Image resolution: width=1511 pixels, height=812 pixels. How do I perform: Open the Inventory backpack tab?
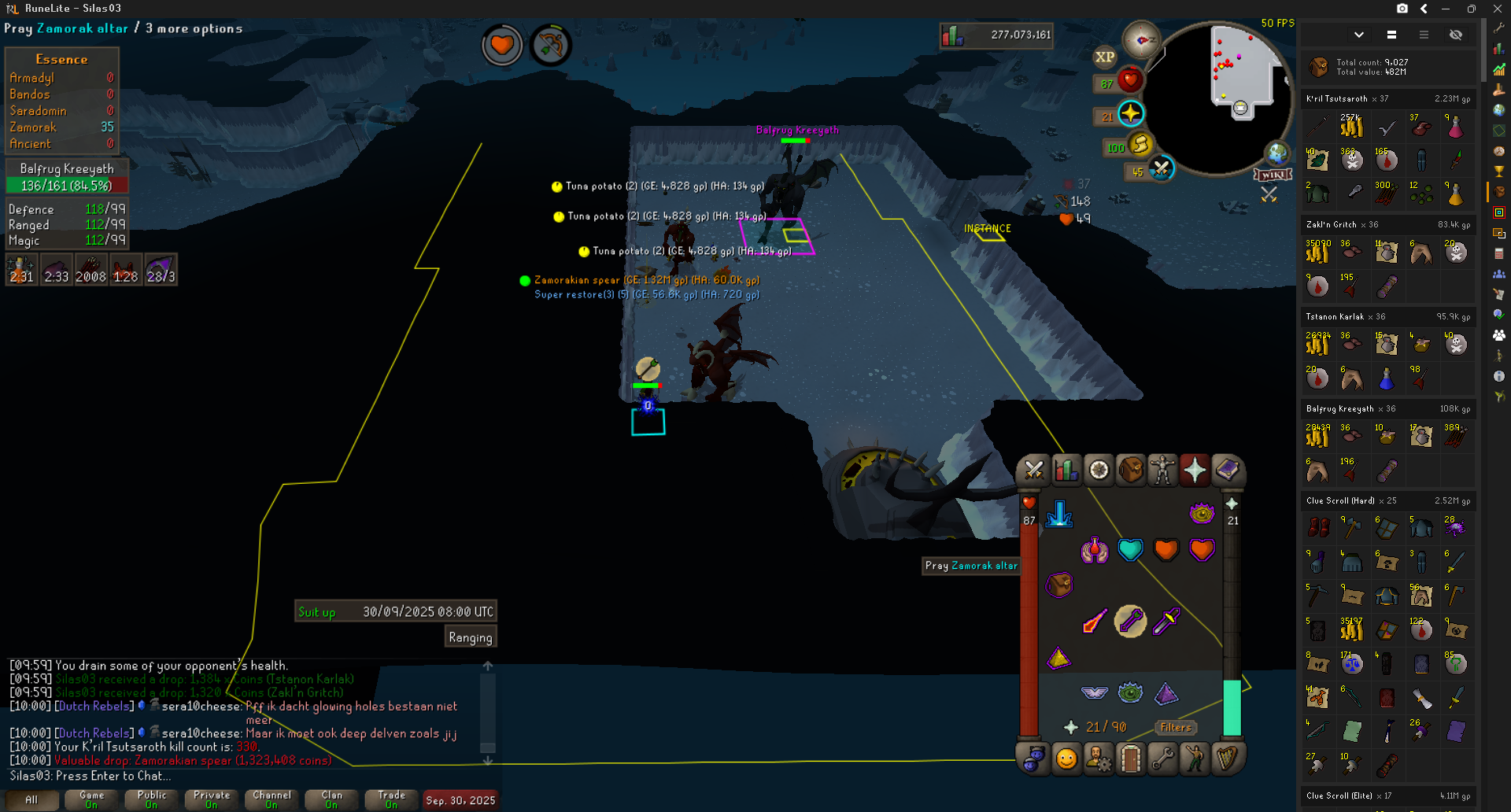point(1131,471)
